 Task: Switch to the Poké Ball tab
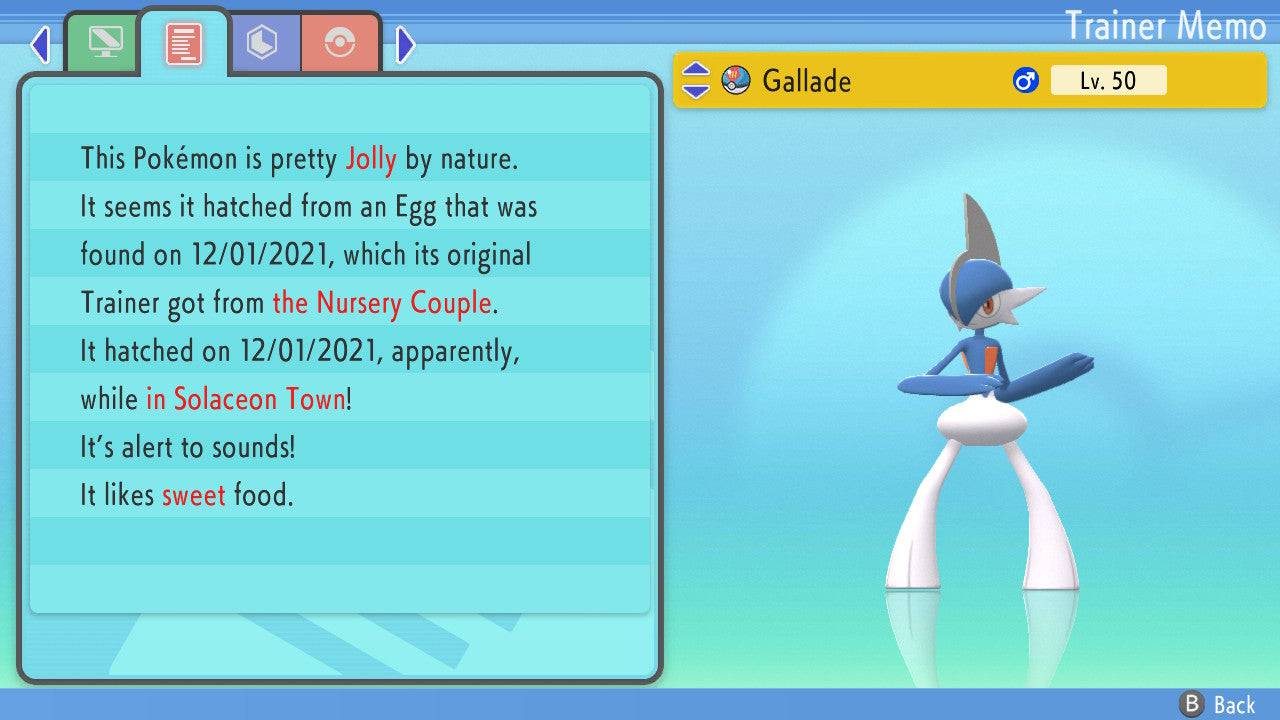pos(340,43)
